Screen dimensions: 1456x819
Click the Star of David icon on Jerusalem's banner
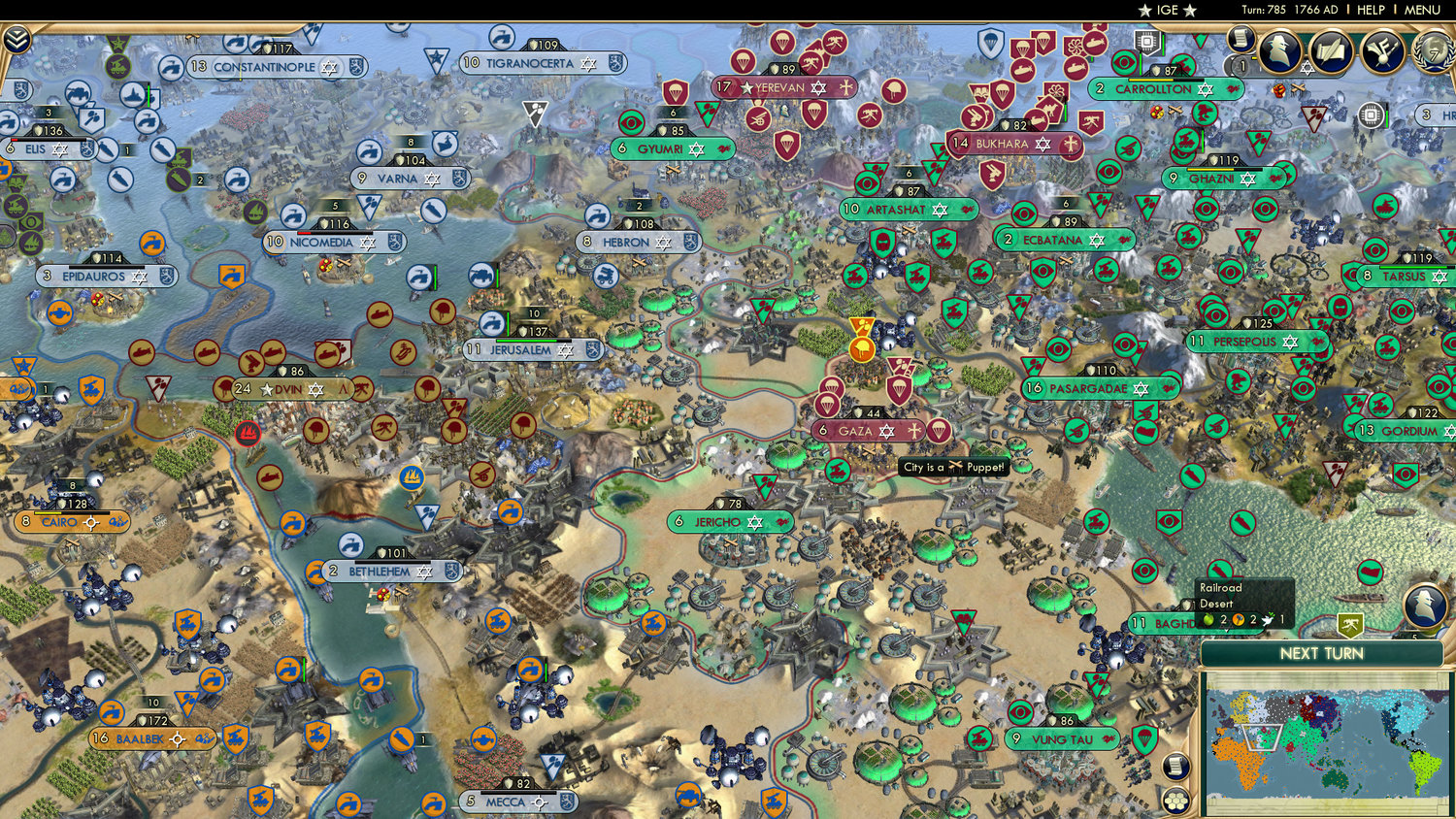(565, 350)
